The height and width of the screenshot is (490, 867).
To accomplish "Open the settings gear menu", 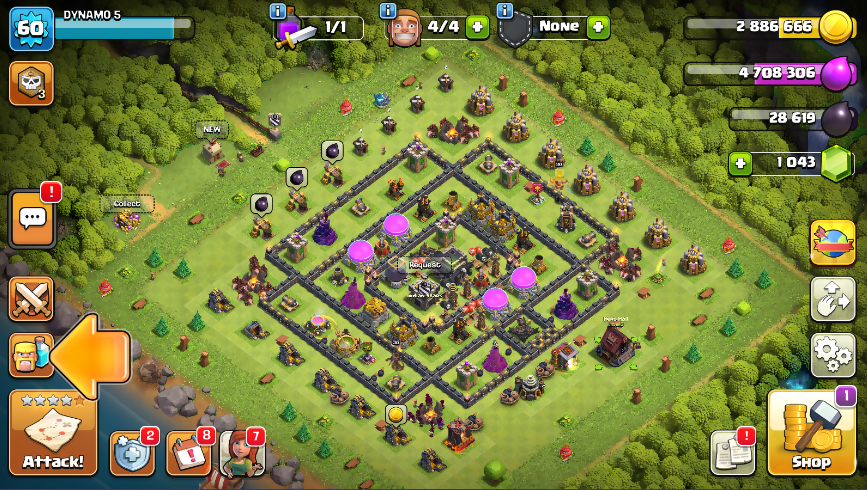I will (832, 354).
